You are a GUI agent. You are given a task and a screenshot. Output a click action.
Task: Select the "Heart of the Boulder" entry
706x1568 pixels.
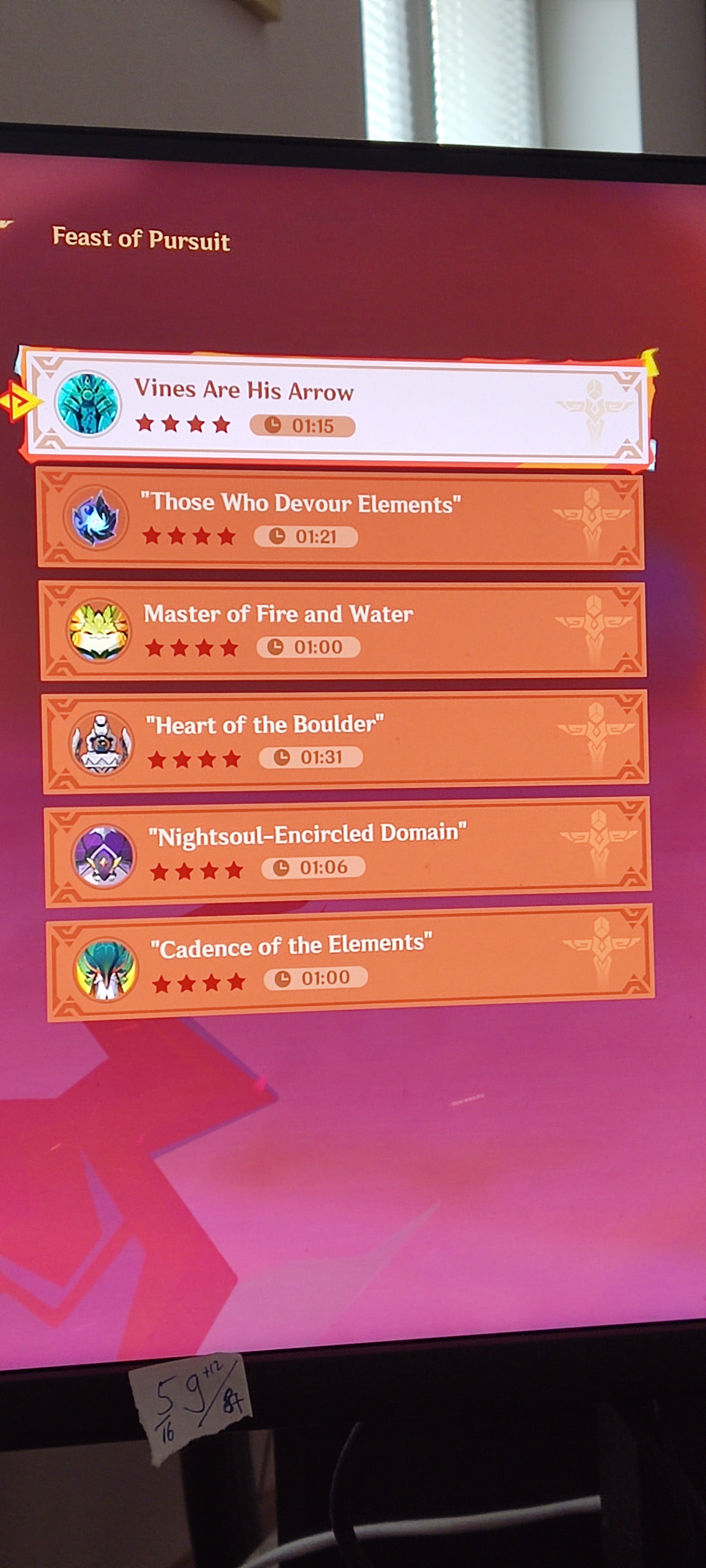point(345,740)
